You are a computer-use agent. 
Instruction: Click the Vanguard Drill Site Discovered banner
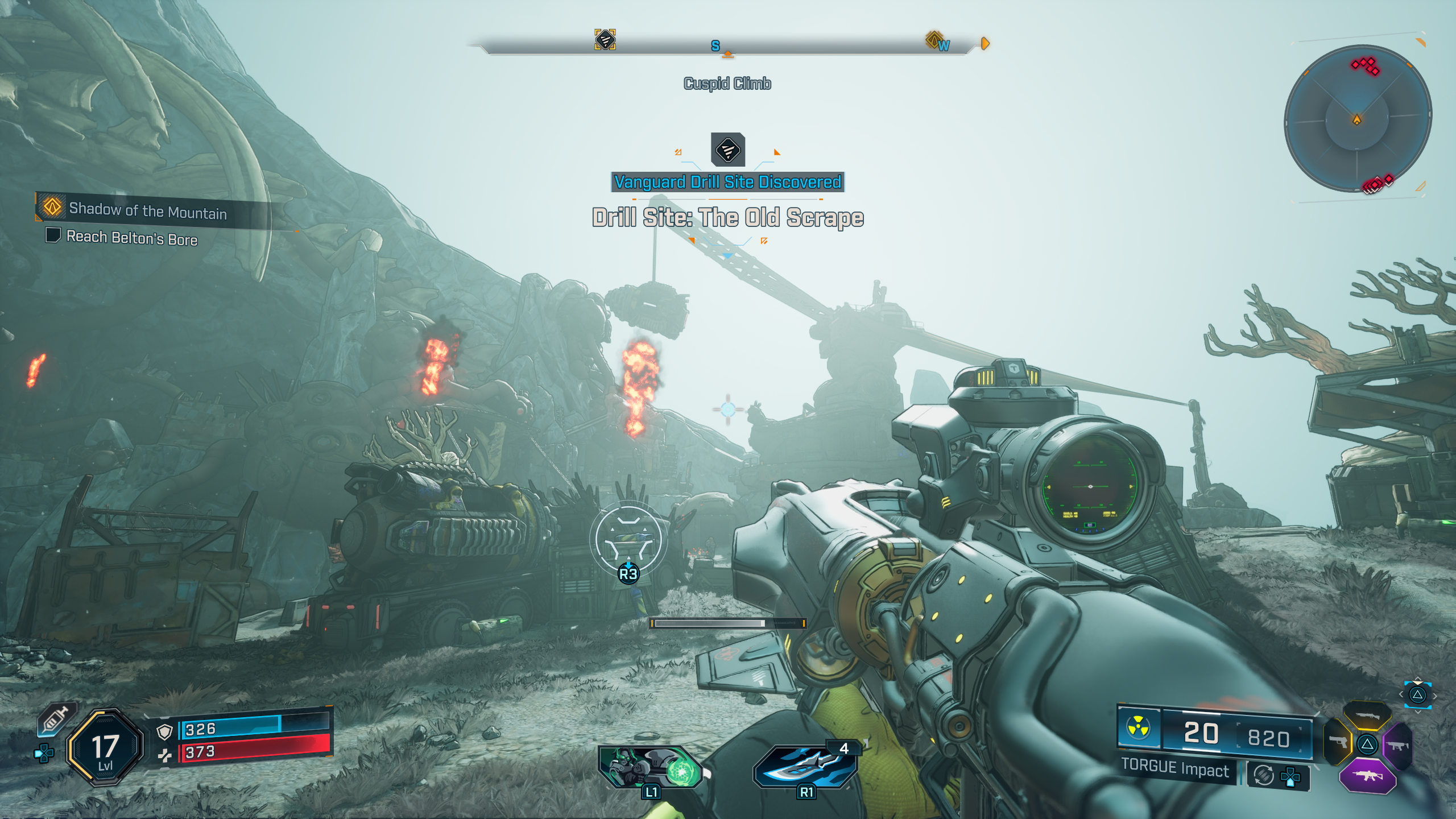point(727,182)
